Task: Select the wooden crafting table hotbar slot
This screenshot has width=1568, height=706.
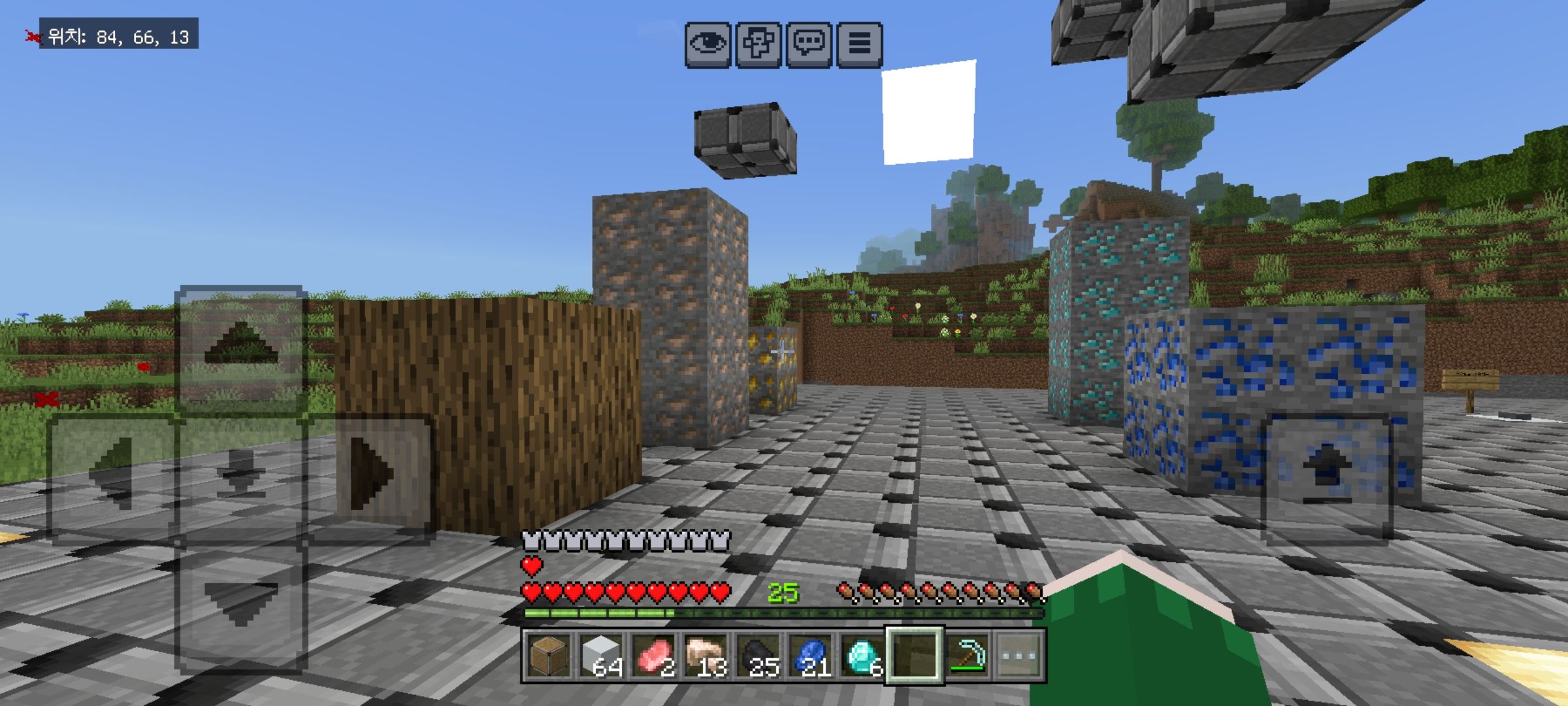Action: pyautogui.click(x=549, y=656)
